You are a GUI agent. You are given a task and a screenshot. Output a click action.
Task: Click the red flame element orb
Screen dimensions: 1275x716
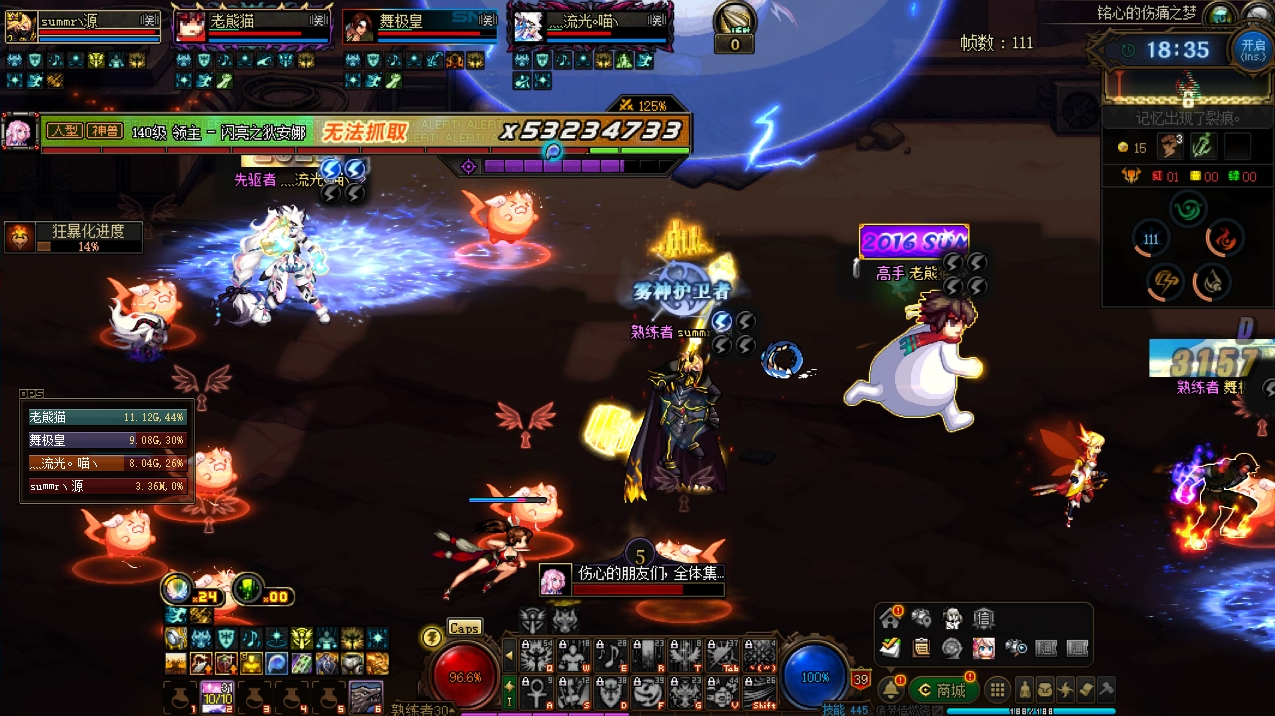pos(1223,239)
